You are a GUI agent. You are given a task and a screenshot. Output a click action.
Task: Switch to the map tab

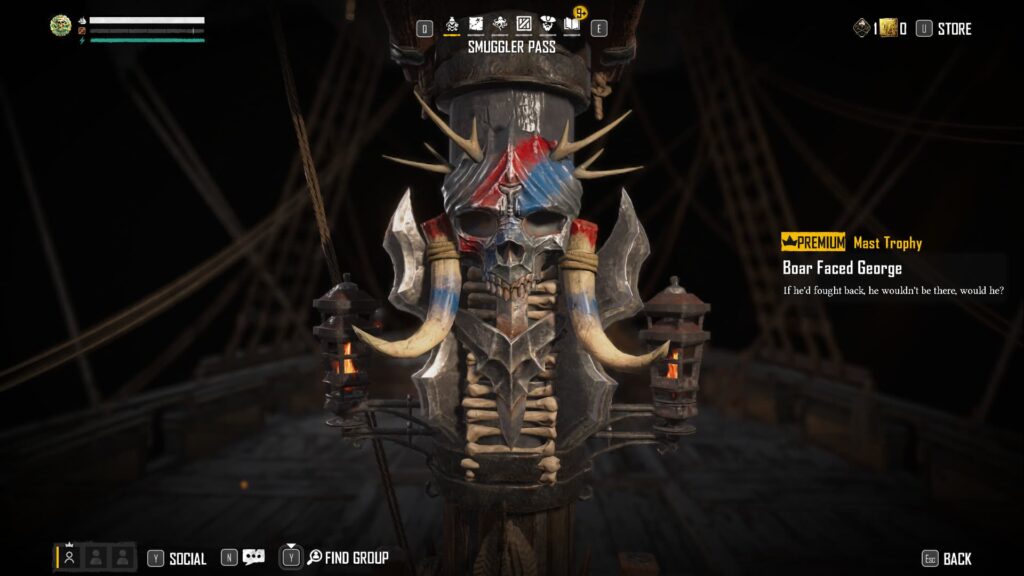click(x=476, y=24)
